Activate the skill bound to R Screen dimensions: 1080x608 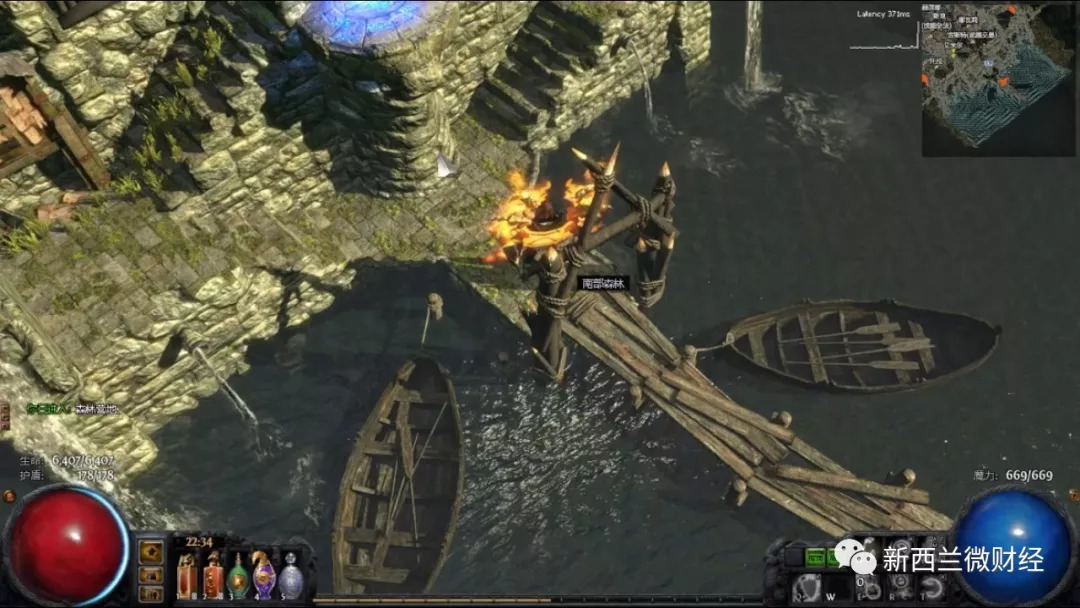point(899,588)
